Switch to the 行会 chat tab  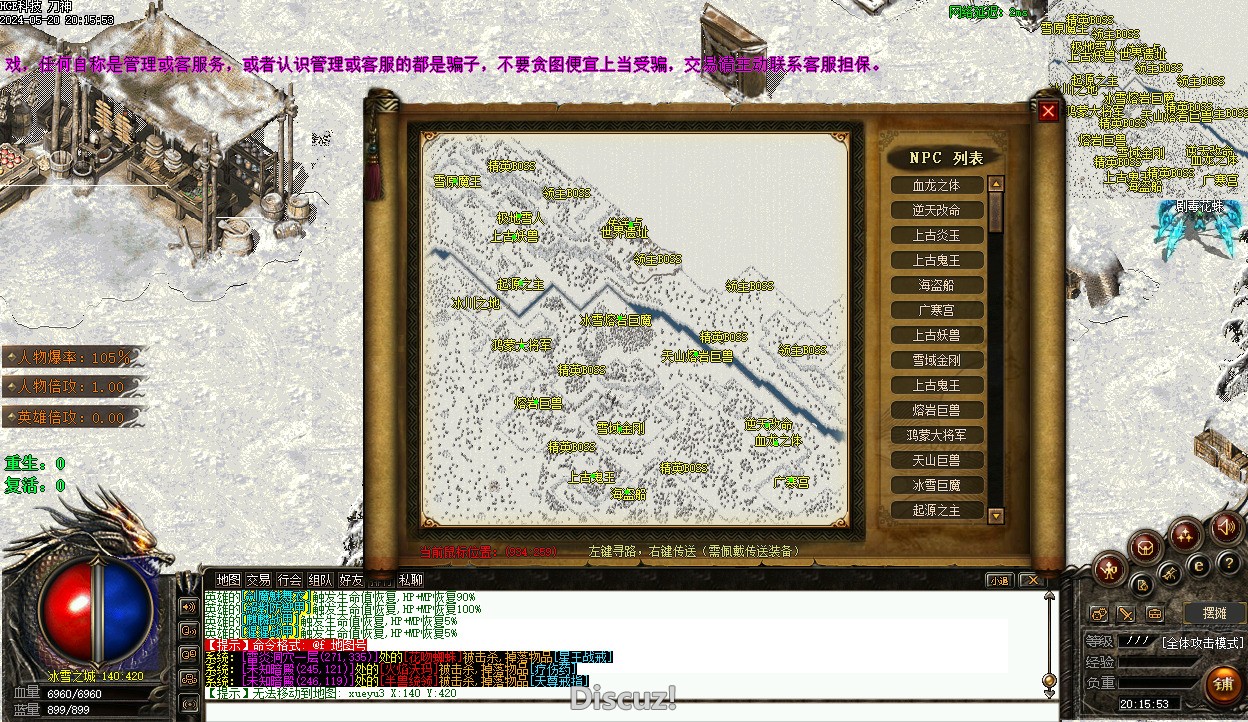coord(290,579)
